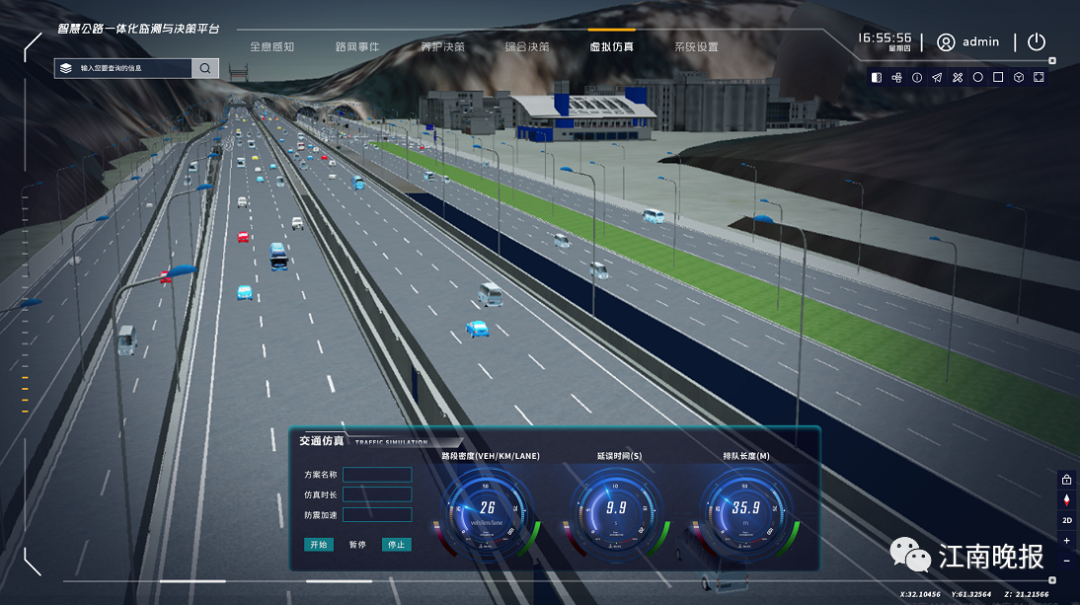Toggle the view lock icon
Screen dimensions: 1080x605
[x=1067, y=480]
